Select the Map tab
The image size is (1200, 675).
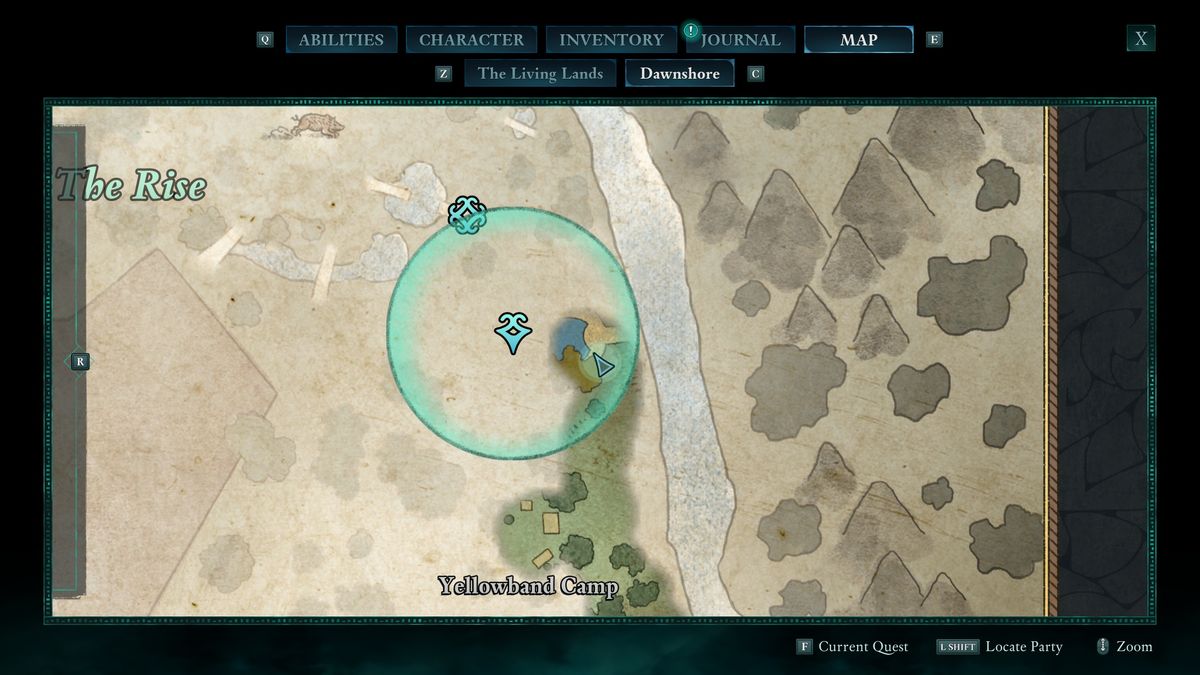858,40
